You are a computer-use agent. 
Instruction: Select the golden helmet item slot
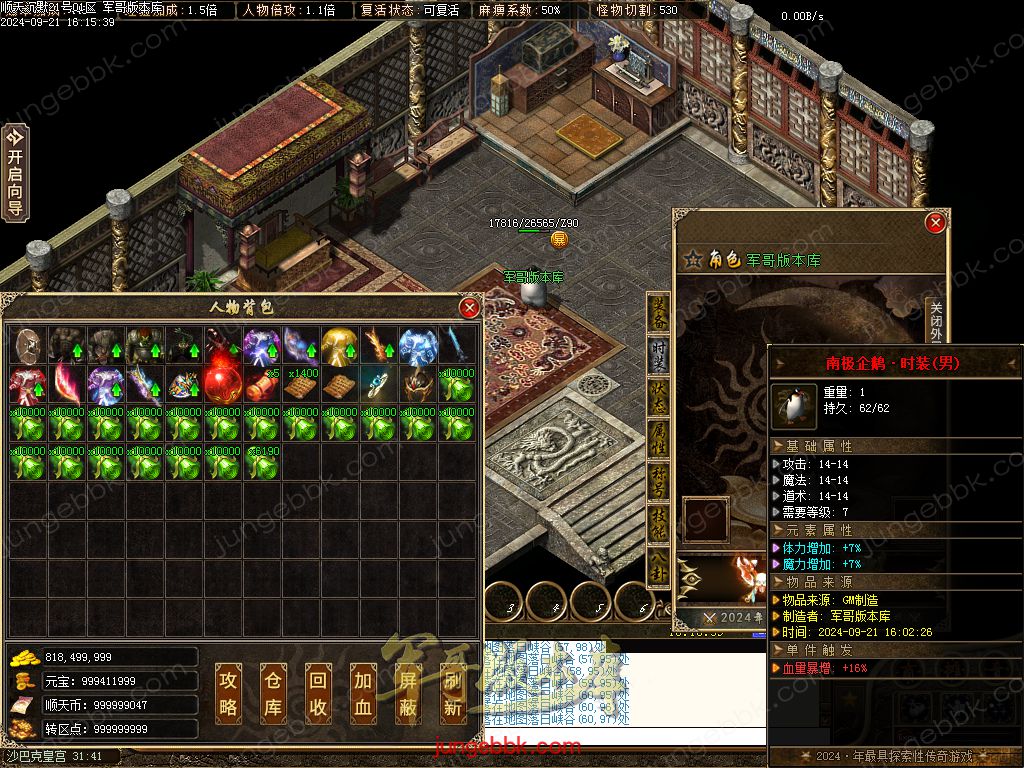tap(340, 345)
